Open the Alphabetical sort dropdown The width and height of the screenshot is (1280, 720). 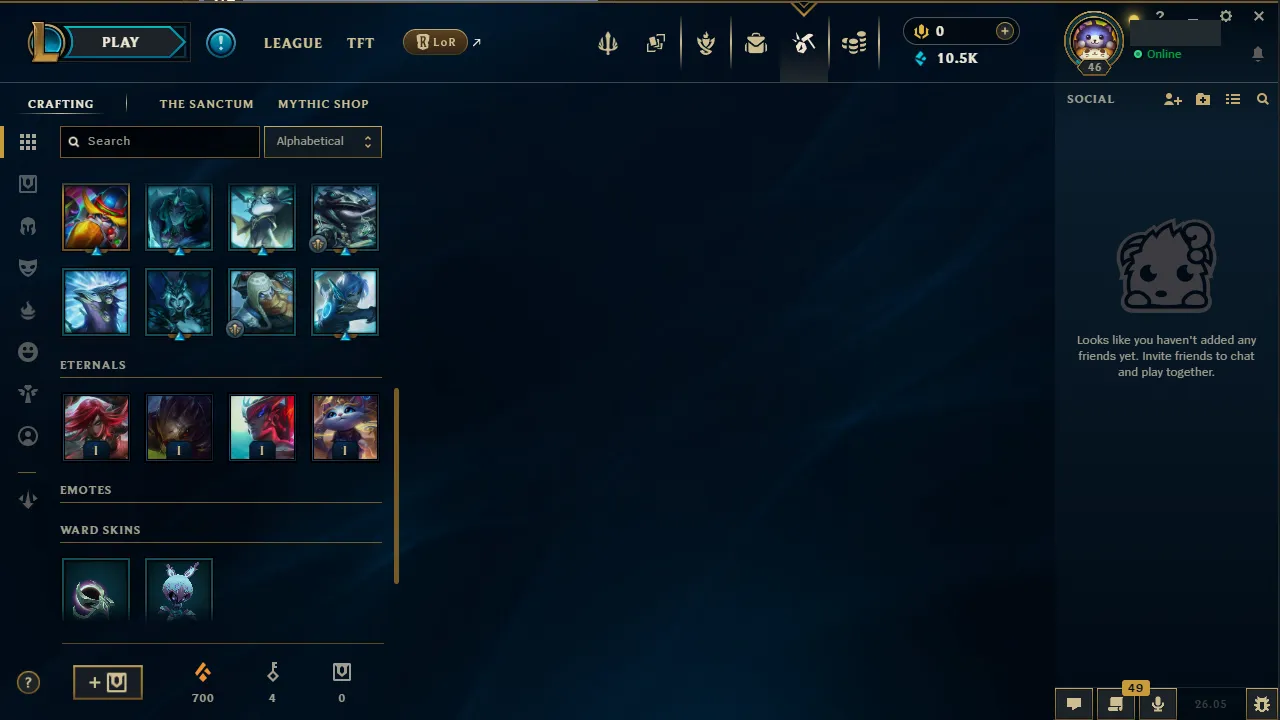point(322,141)
